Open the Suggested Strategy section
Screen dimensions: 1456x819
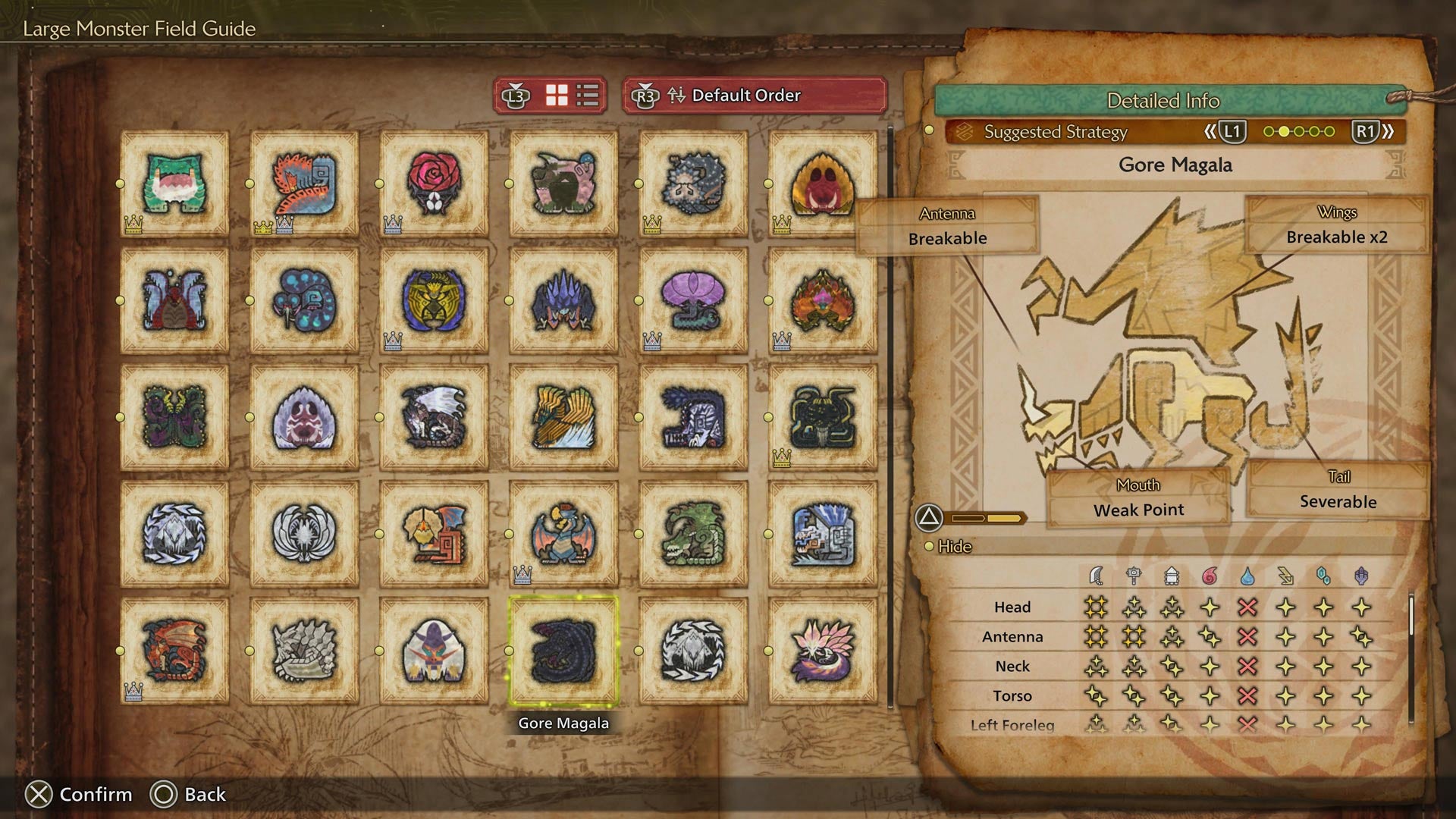pos(1054,131)
